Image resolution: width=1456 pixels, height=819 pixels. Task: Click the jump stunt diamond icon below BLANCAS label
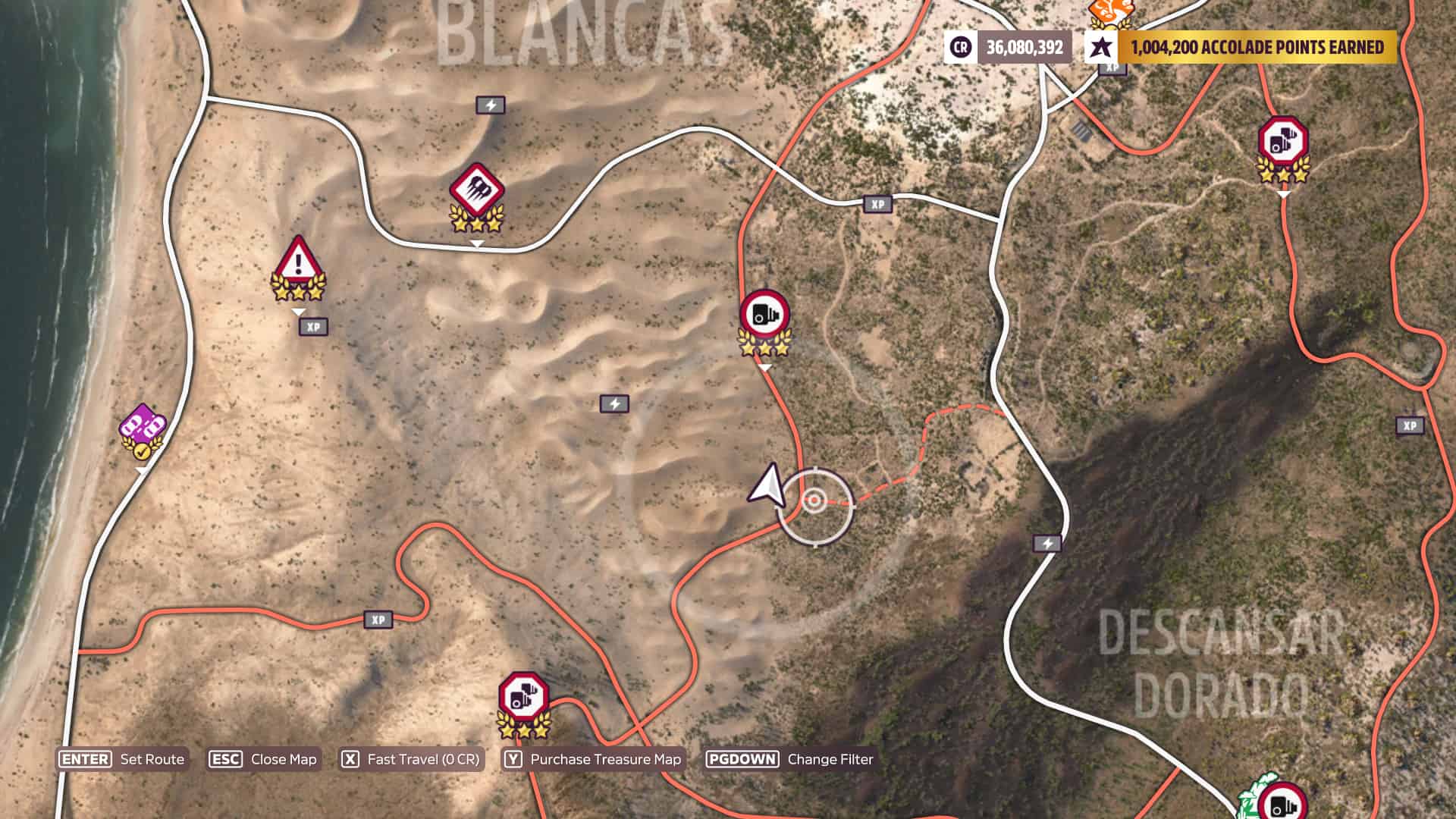pos(478,187)
